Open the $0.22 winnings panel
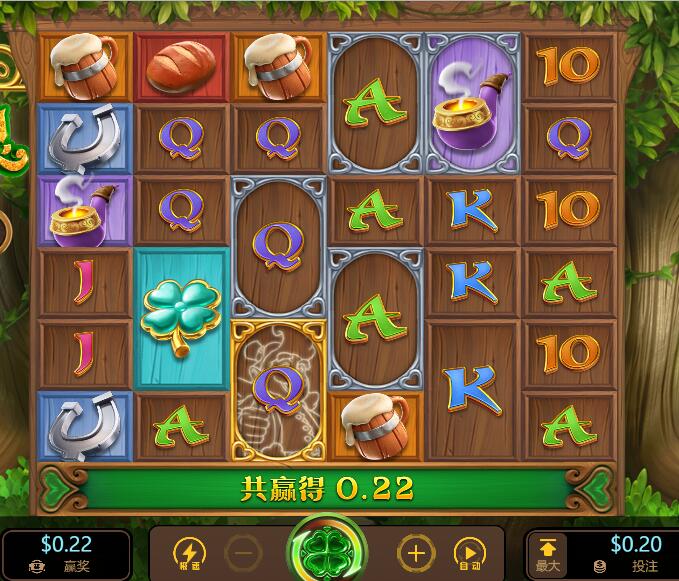 point(66,552)
